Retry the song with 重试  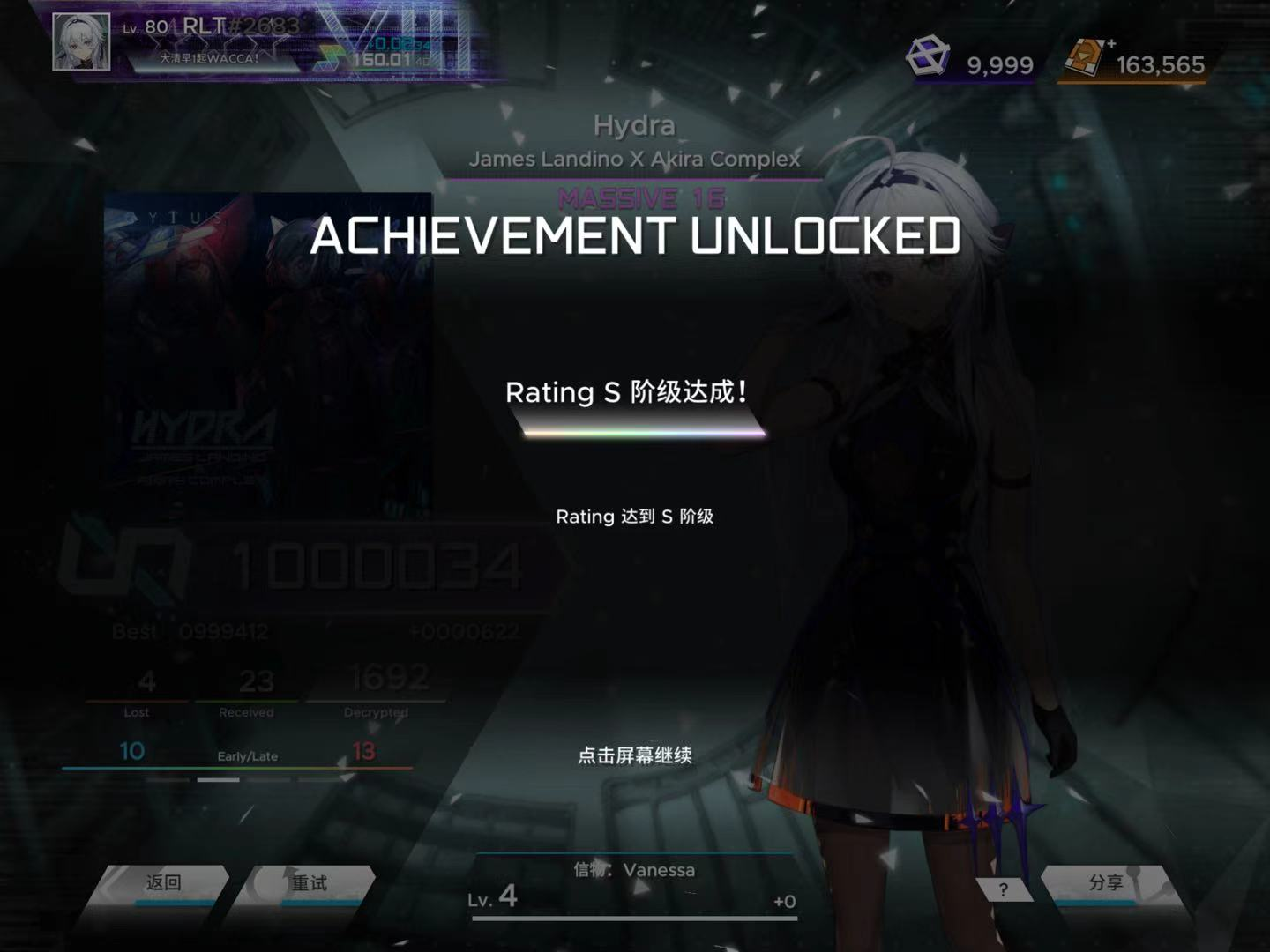click(310, 884)
